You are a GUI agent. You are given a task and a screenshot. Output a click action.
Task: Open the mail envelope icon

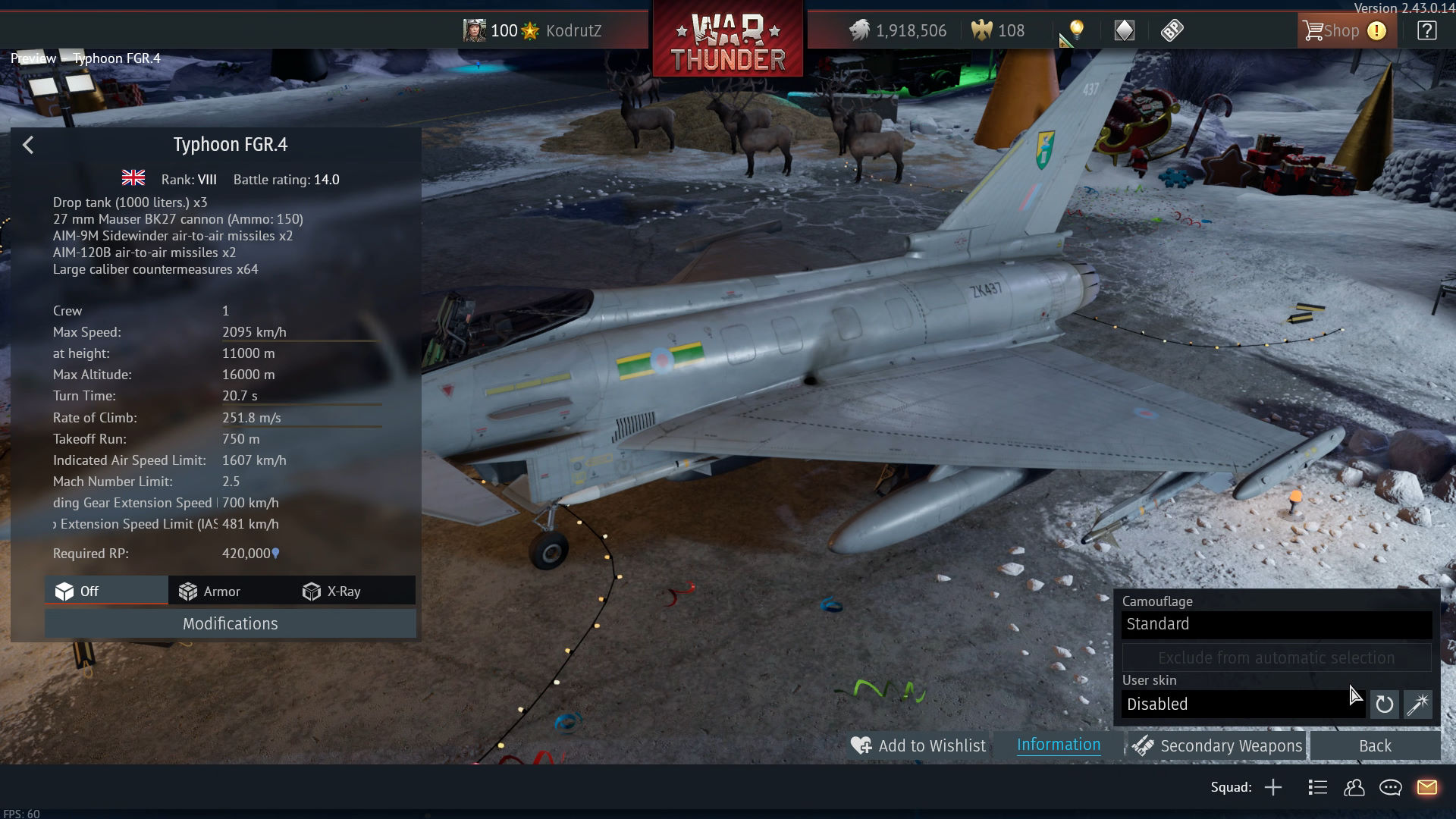click(x=1426, y=788)
